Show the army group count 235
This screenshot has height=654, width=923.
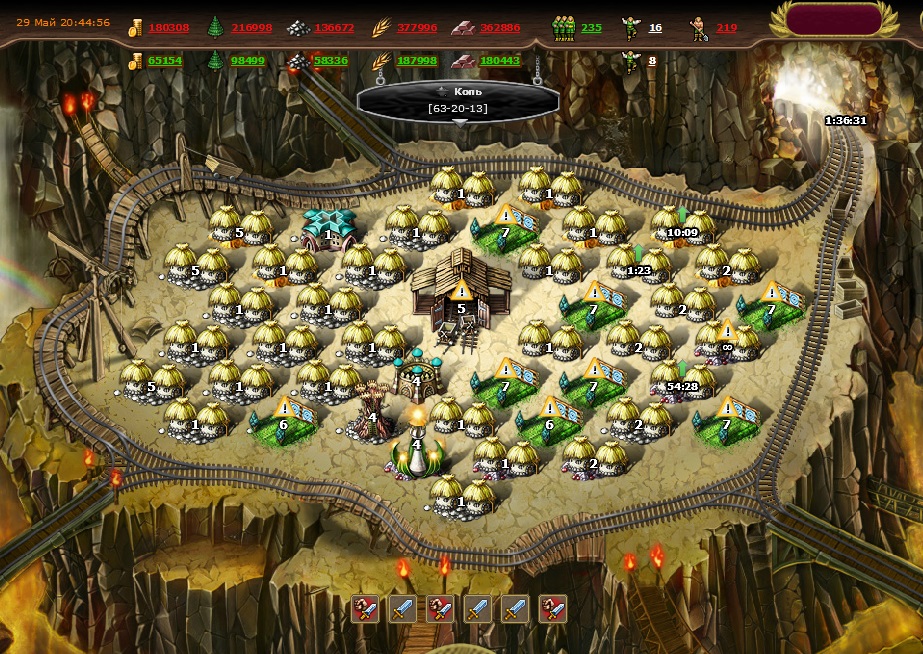coord(591,28)
